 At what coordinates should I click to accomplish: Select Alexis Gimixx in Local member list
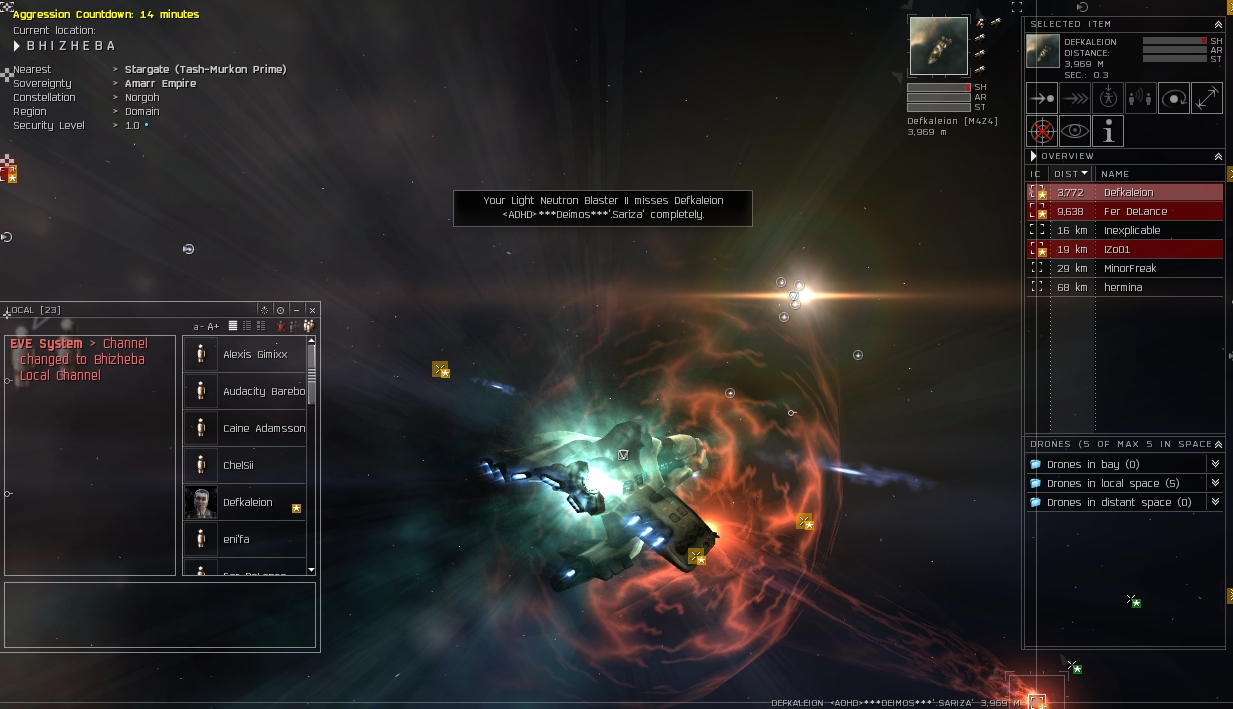tap(255, 354)
